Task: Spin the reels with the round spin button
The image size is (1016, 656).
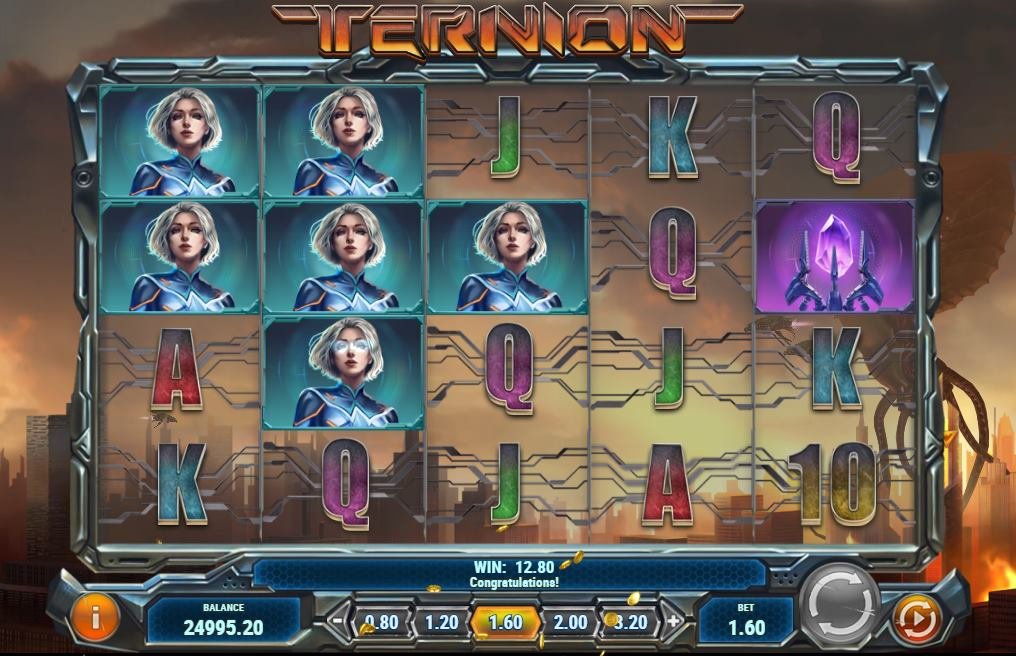Action: pos(840,606)
